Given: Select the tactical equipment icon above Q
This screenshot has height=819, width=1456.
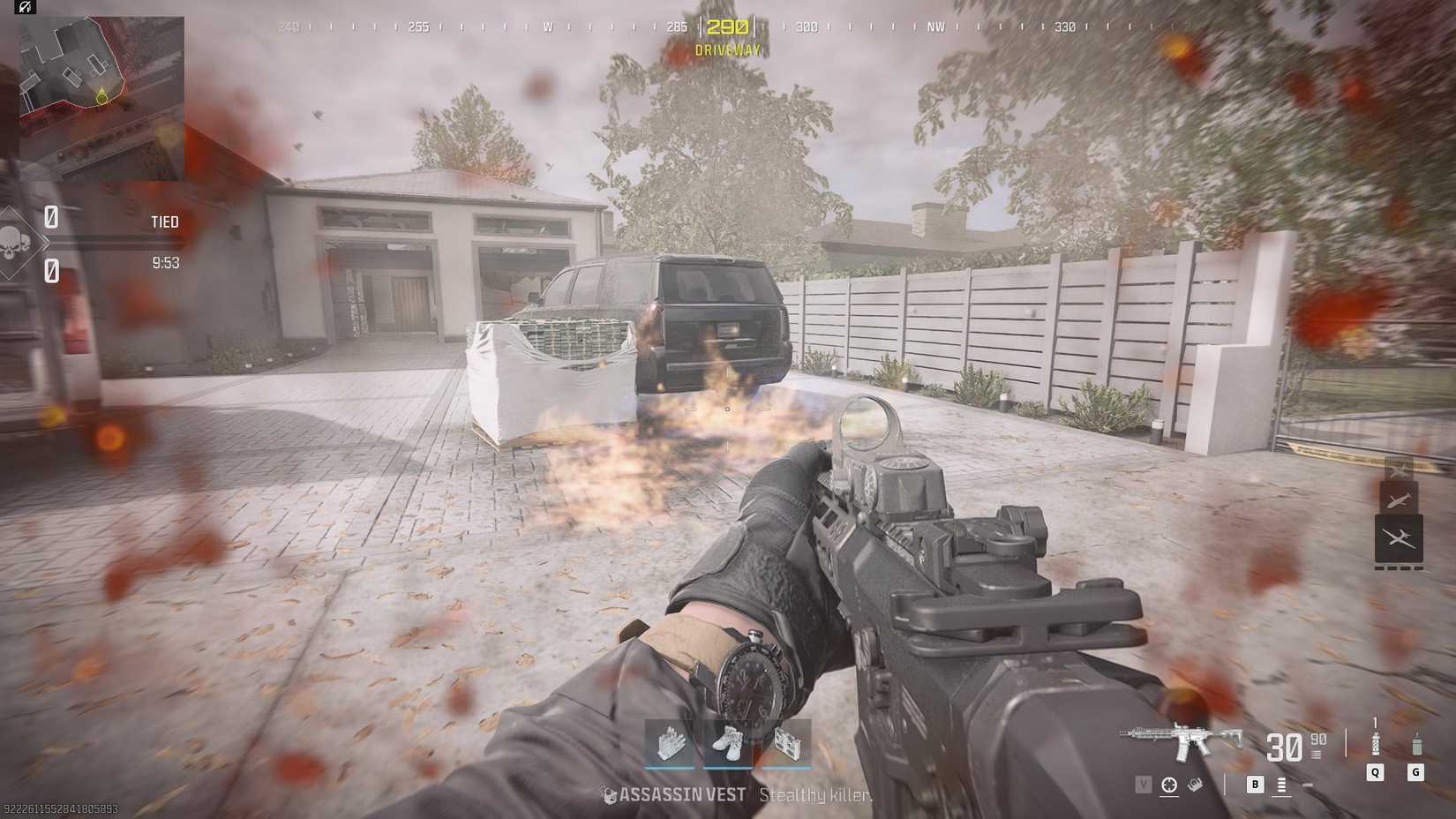Looking at the screenshot, I should coord(1375,743).
